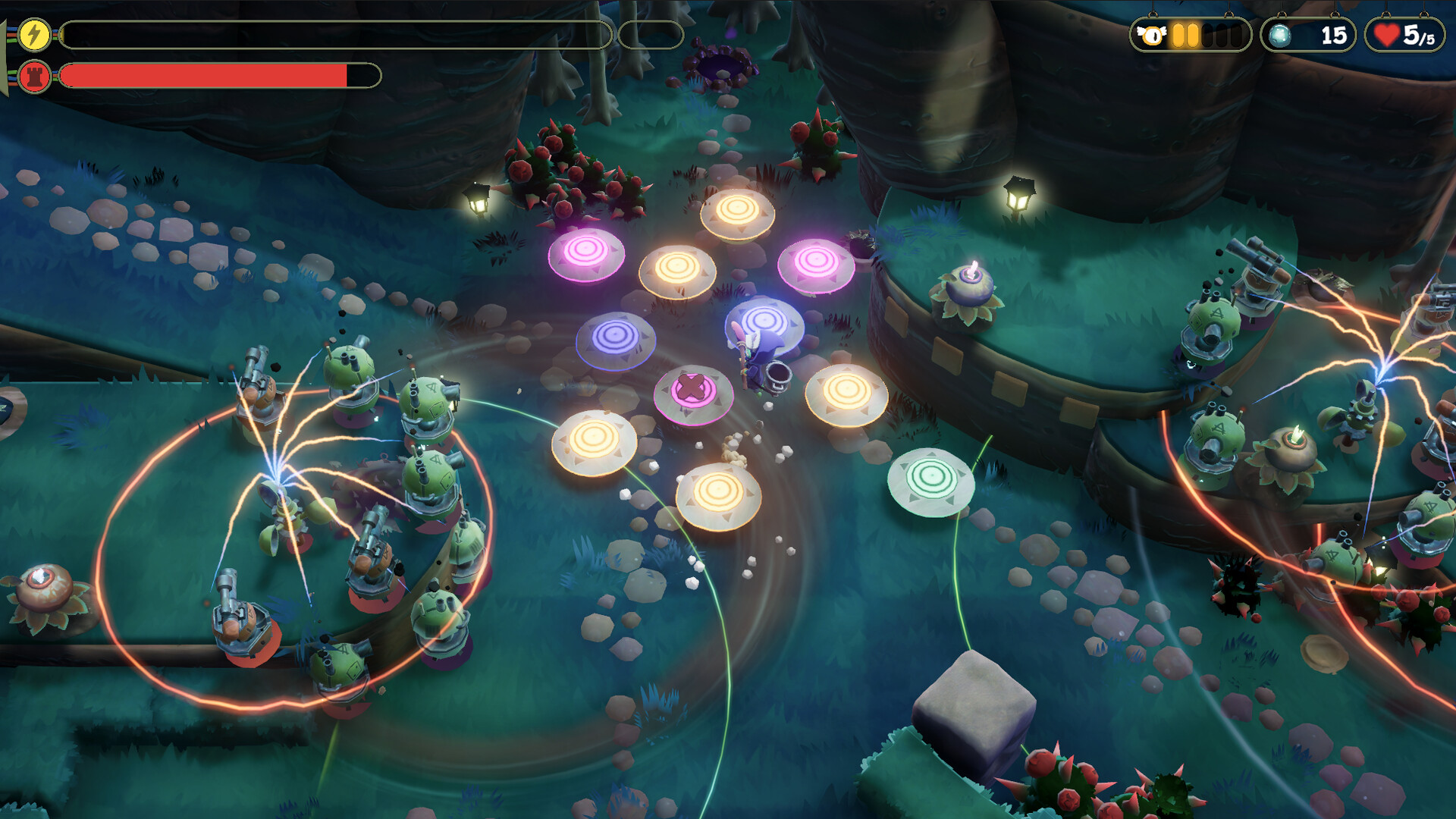Click the tower health progress bar

click(205, 75)
